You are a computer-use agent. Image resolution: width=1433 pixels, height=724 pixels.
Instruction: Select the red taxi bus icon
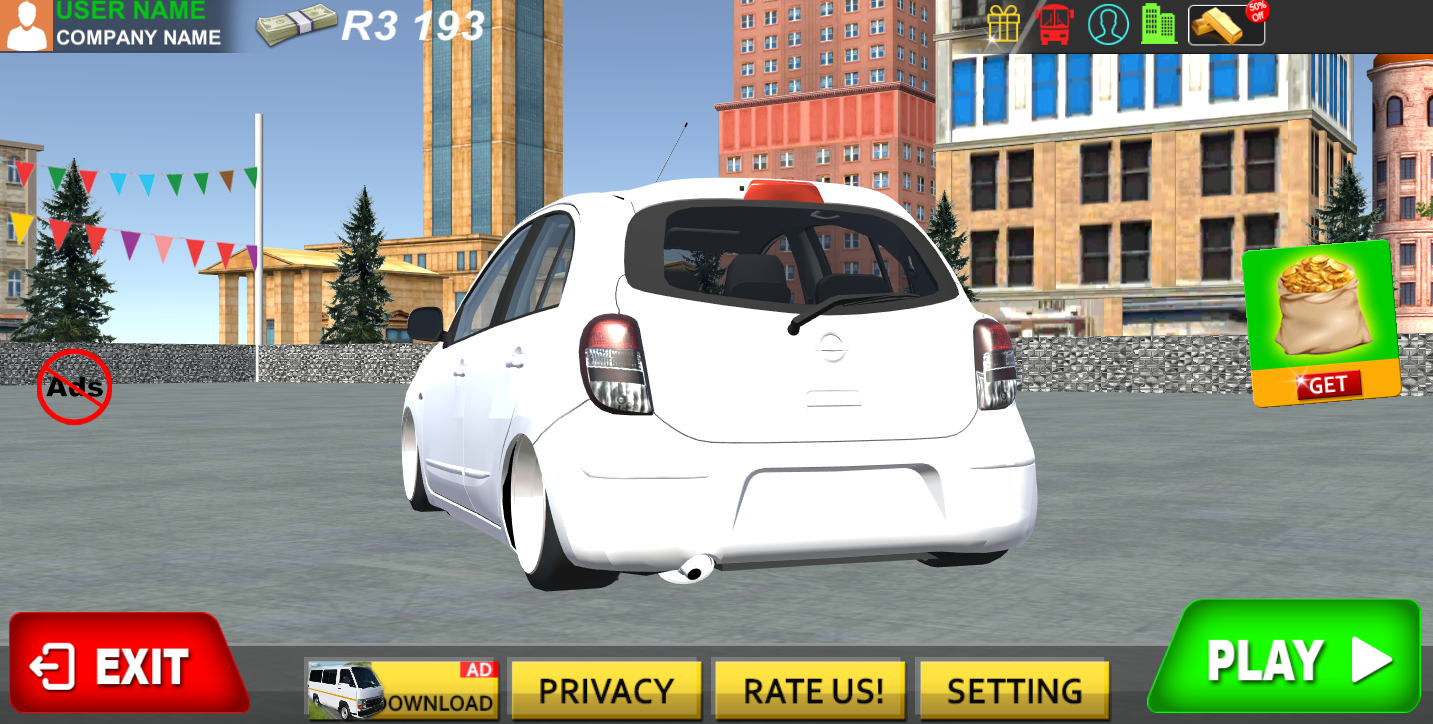[1053, 25]
